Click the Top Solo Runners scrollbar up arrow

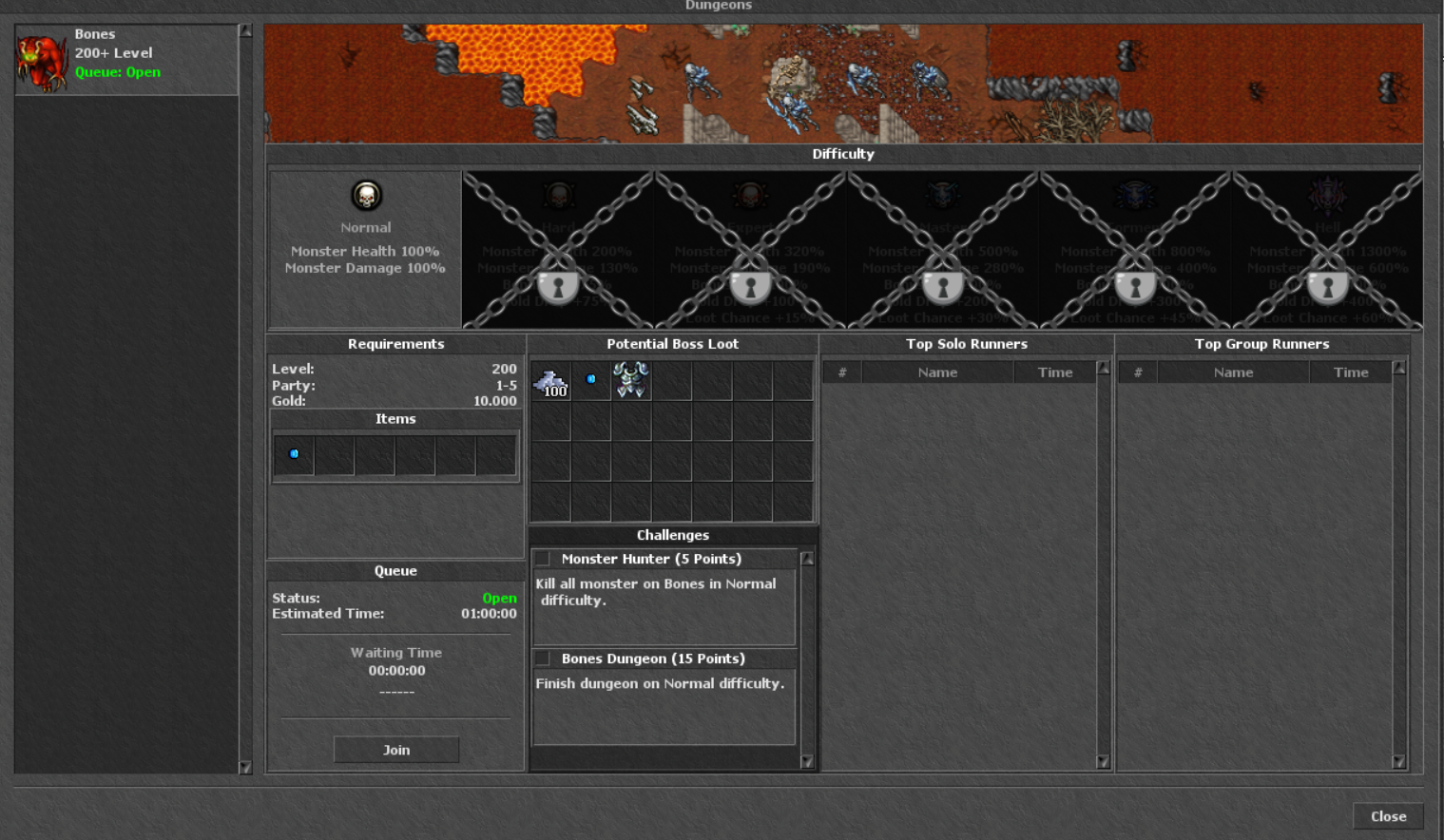coord(1102,368)
